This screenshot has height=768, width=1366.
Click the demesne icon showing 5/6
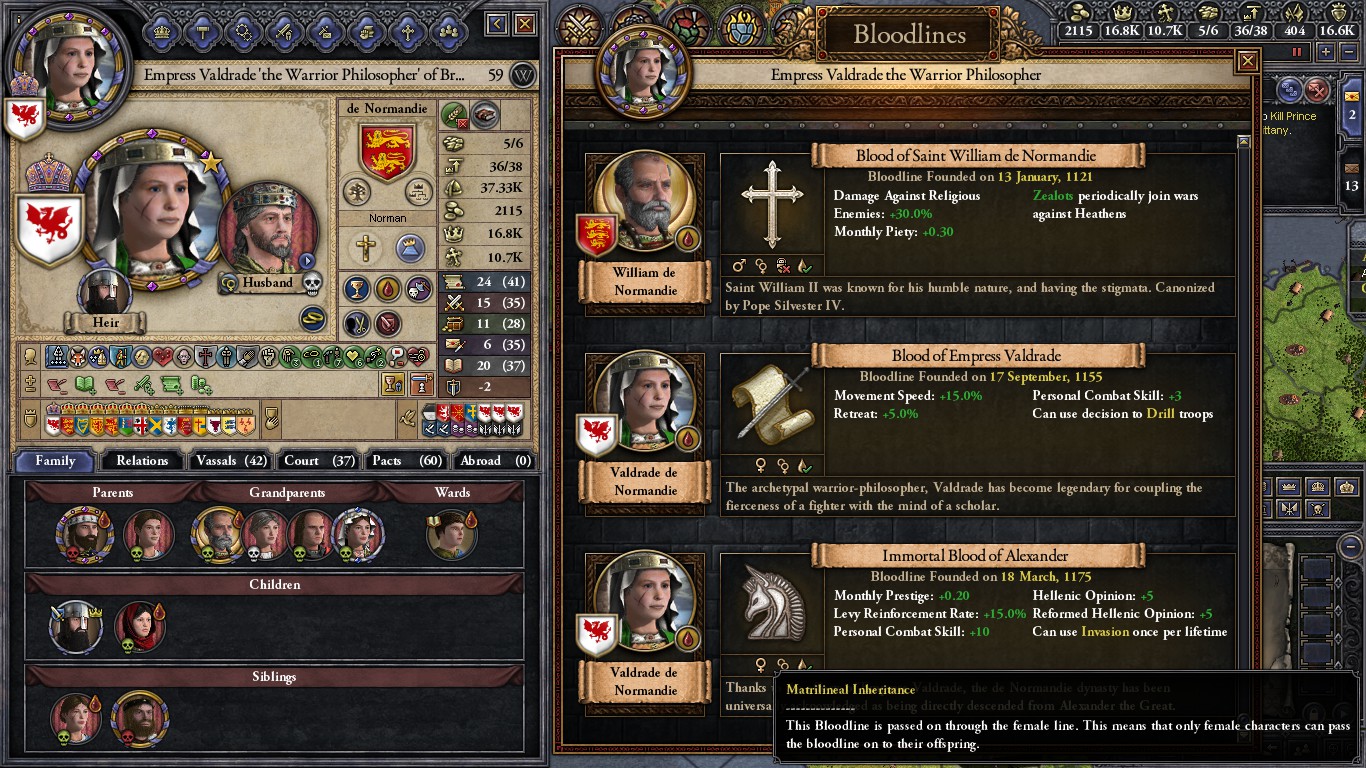click(x=1209, y=13)
